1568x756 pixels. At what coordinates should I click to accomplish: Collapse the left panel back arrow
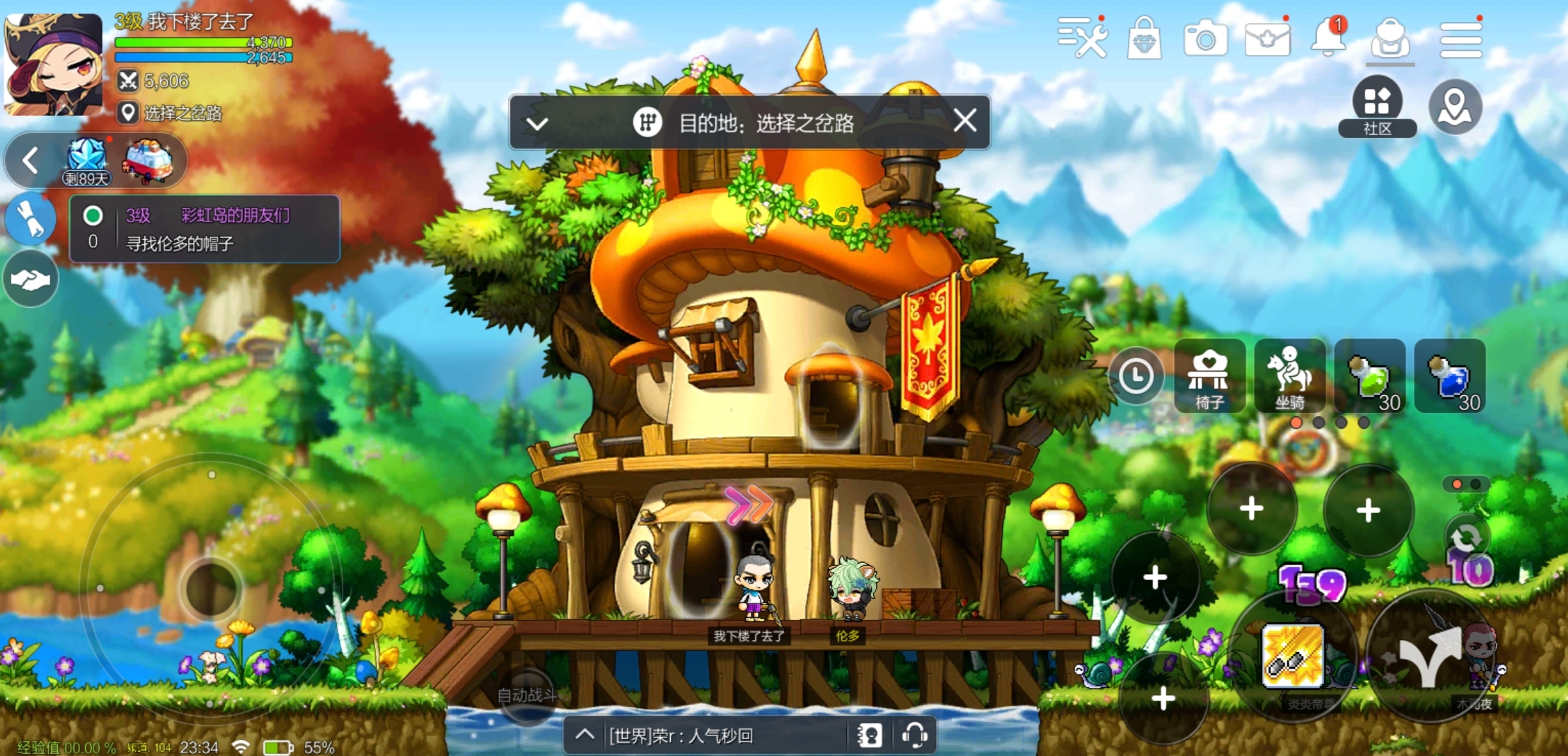pos(30,161)
